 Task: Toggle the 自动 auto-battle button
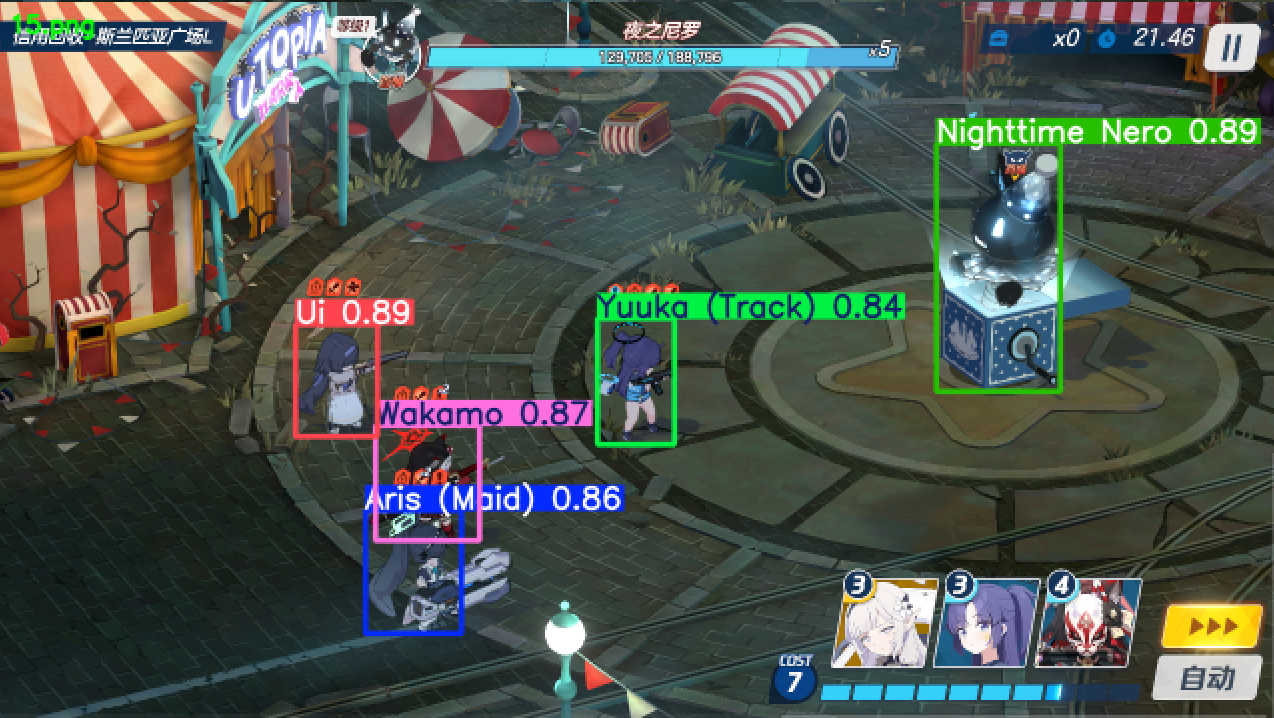[1206, 679]
